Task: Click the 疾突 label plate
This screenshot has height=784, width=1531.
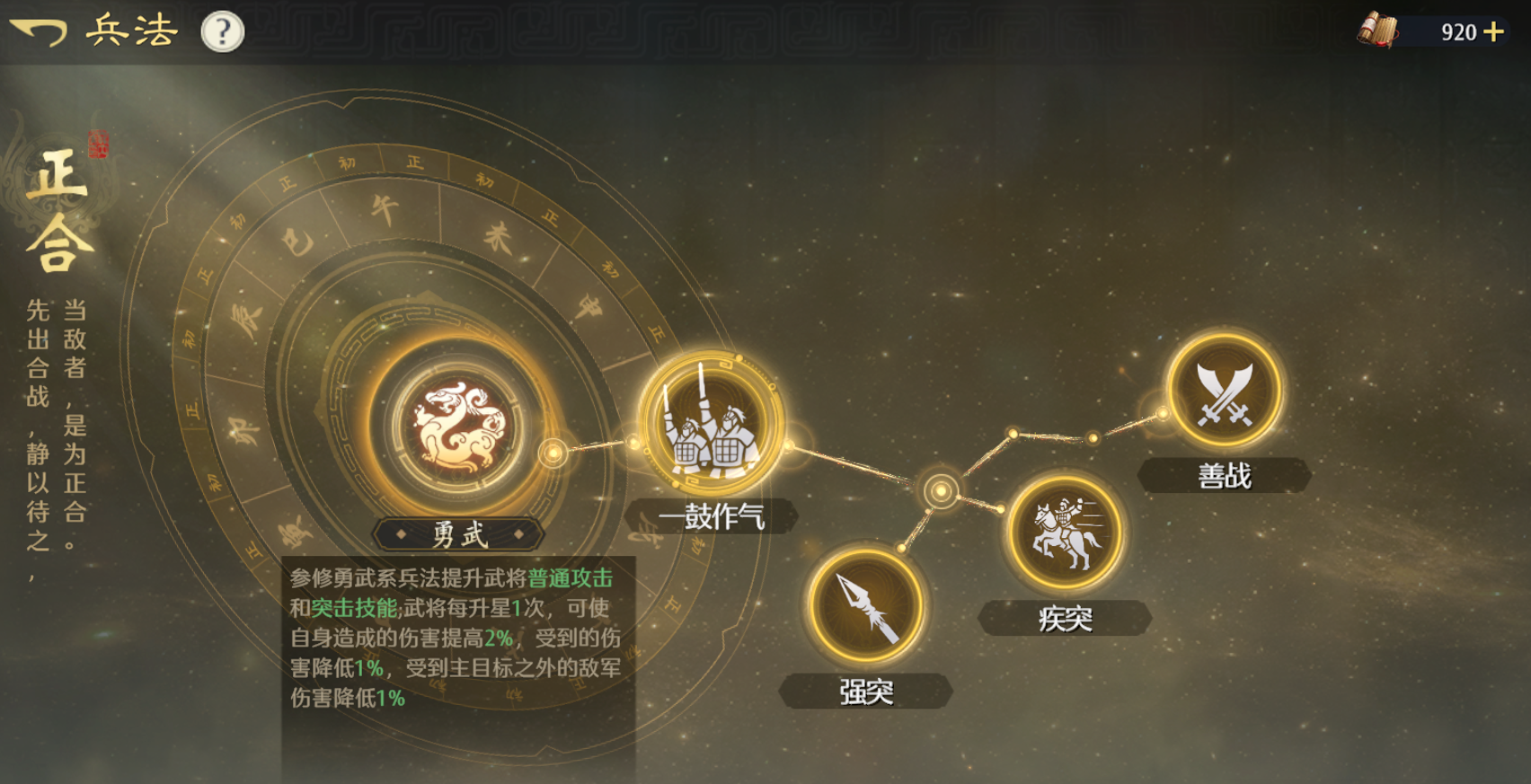Action: click(x=1066, y=618)
